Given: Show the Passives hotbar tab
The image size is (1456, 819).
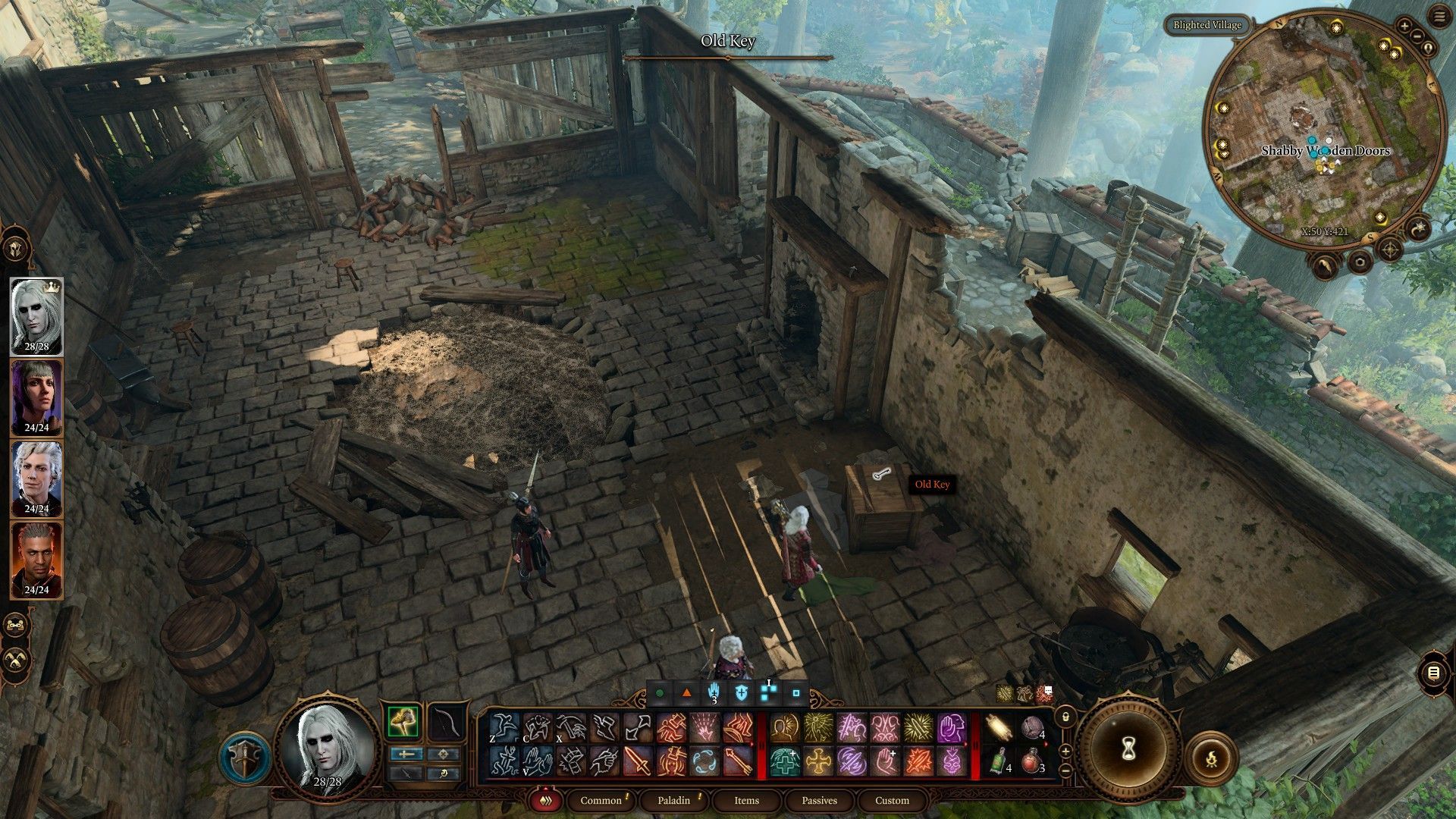Looking at the screenshot, I should point(819,800).
